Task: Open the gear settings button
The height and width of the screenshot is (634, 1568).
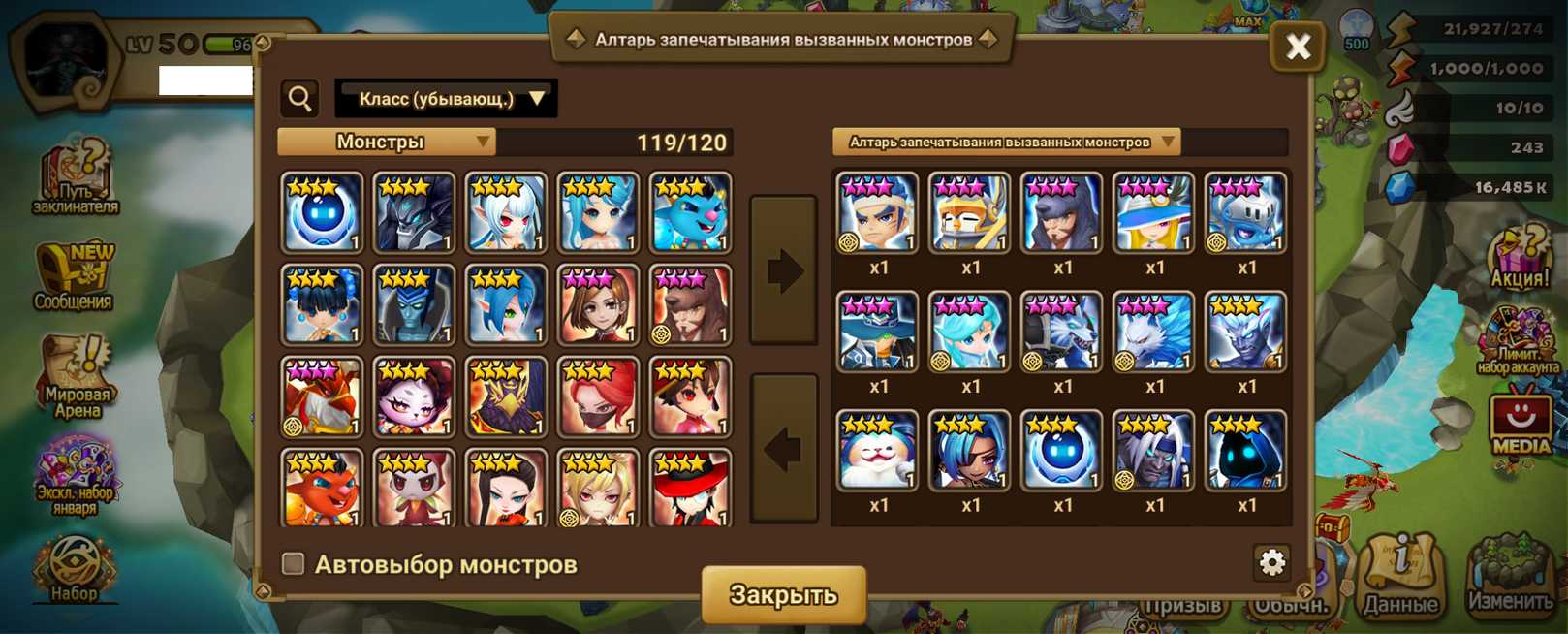Action: [1271, 562]
